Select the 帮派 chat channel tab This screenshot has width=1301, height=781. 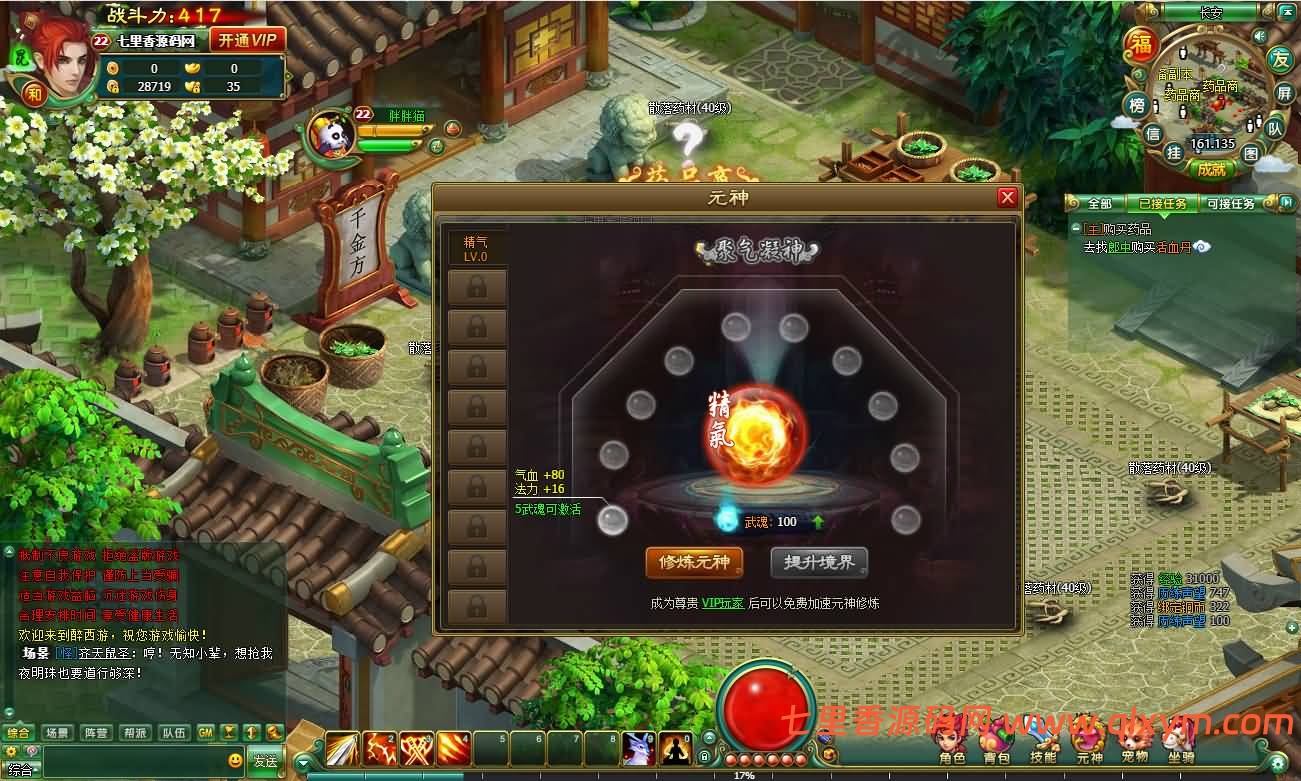tap(137, 732)
